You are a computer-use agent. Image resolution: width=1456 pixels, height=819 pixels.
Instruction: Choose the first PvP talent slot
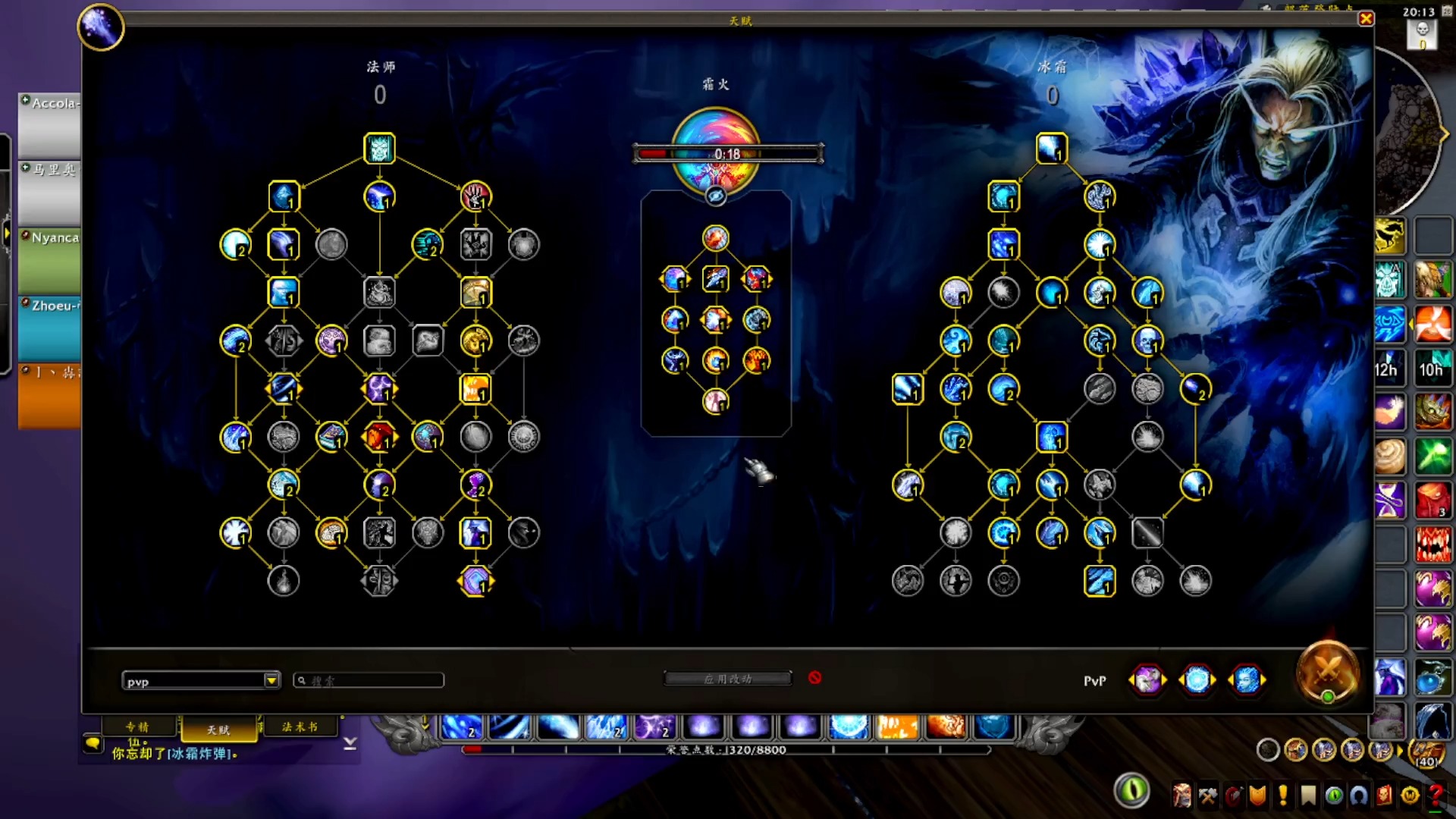tap(1147, 680)
